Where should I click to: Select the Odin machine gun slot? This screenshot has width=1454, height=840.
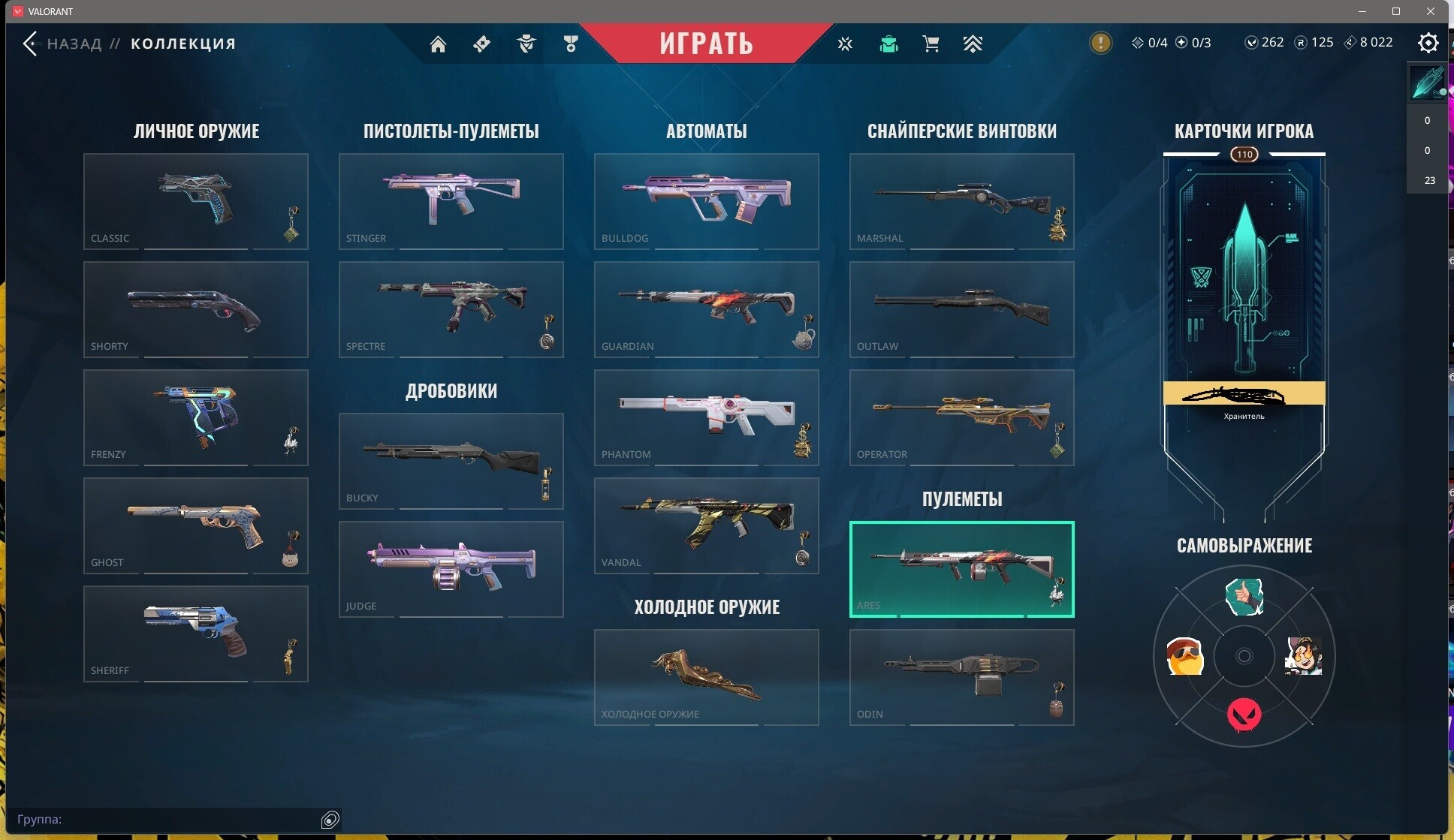click(961, 677)
